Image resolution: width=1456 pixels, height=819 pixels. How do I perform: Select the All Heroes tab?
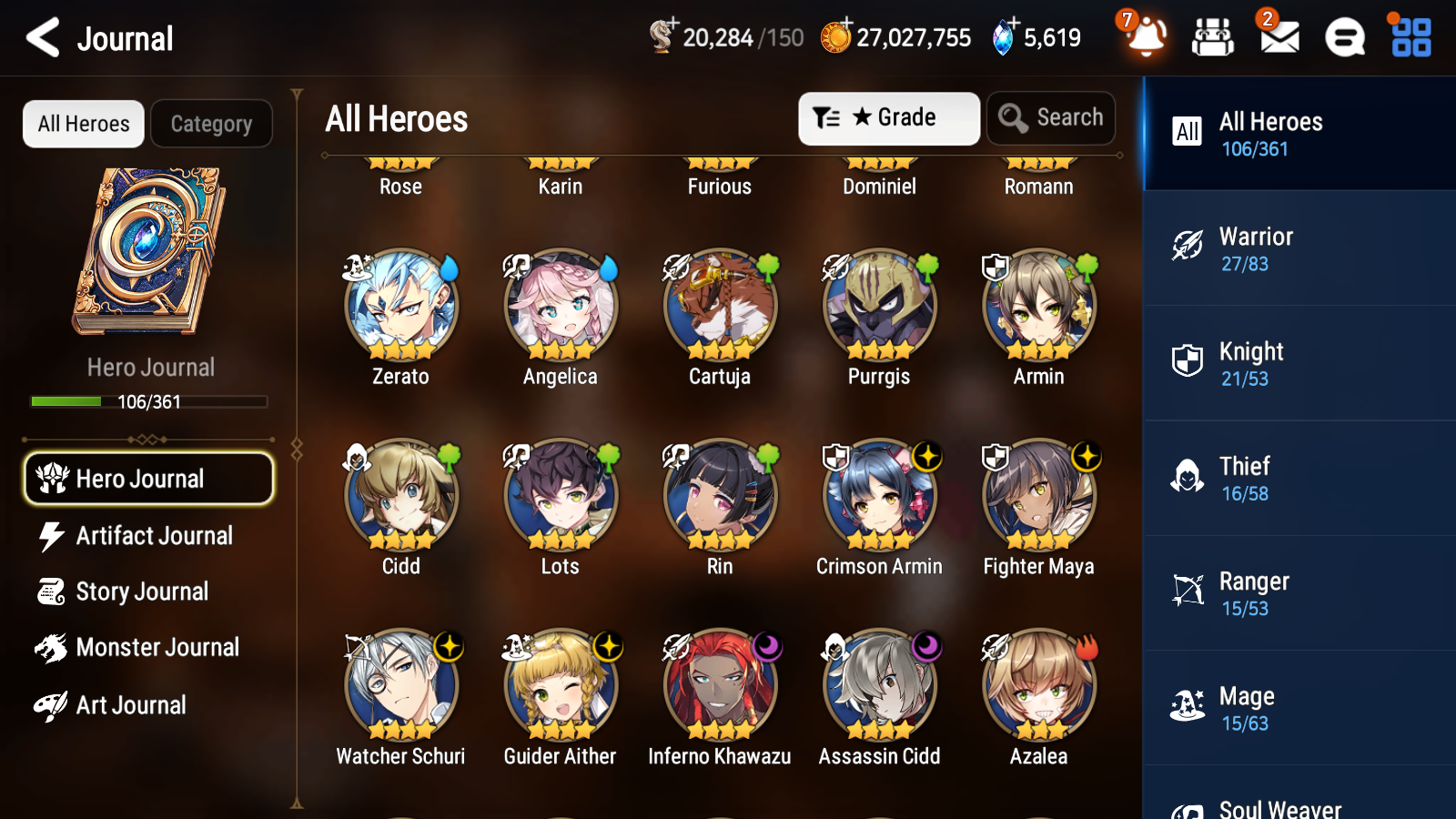(82, 124)
